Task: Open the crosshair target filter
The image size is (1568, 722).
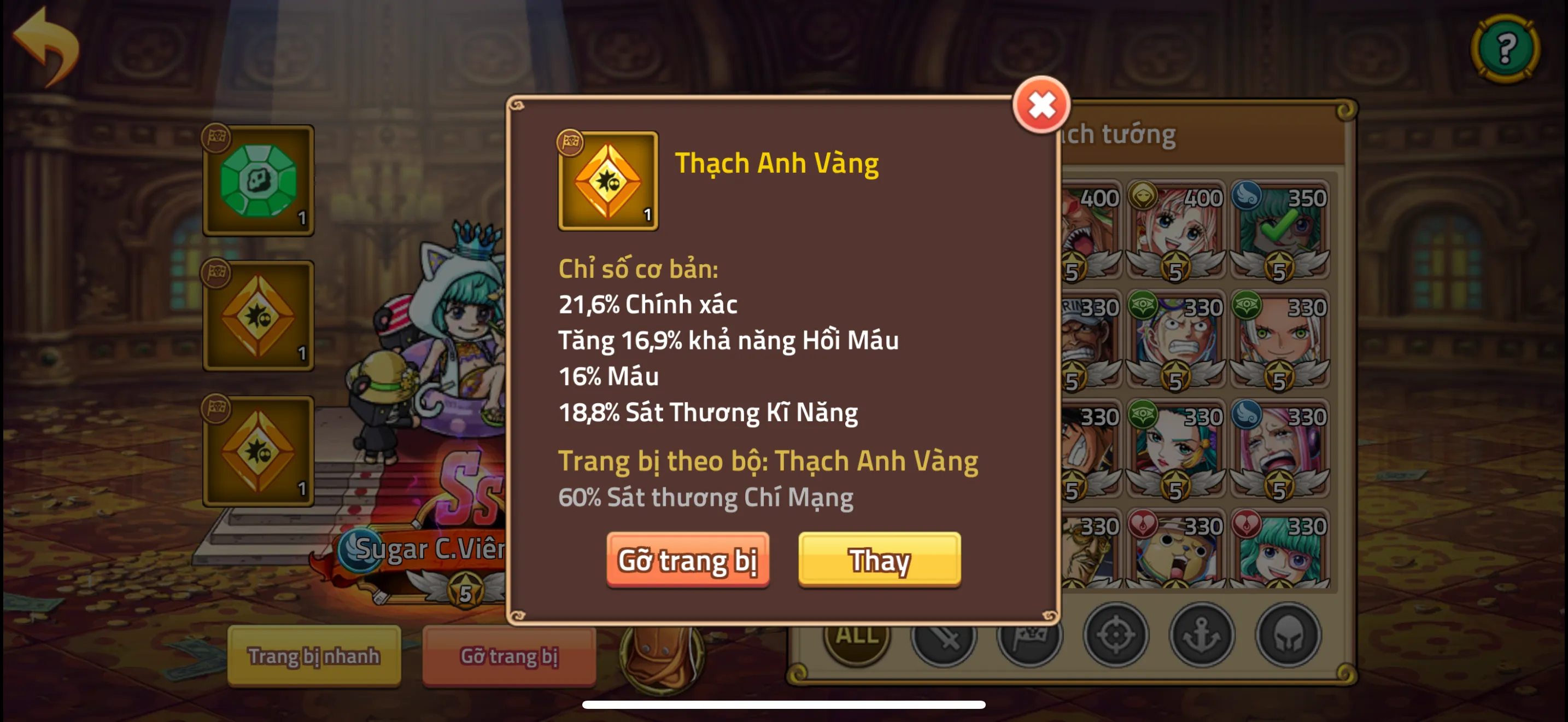Action: [x=1115, y=638]
